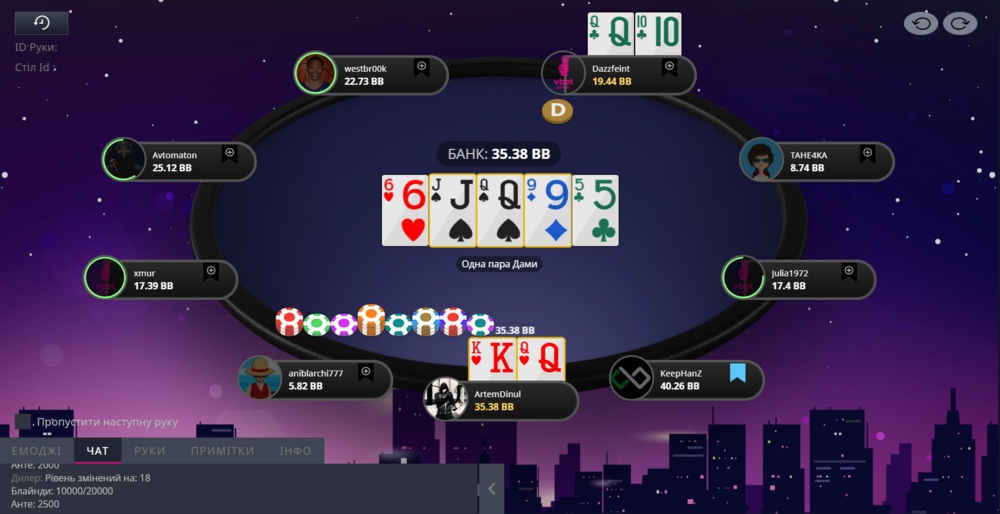
Task: Click xmur's note tag icon
Action: point(211,271)
